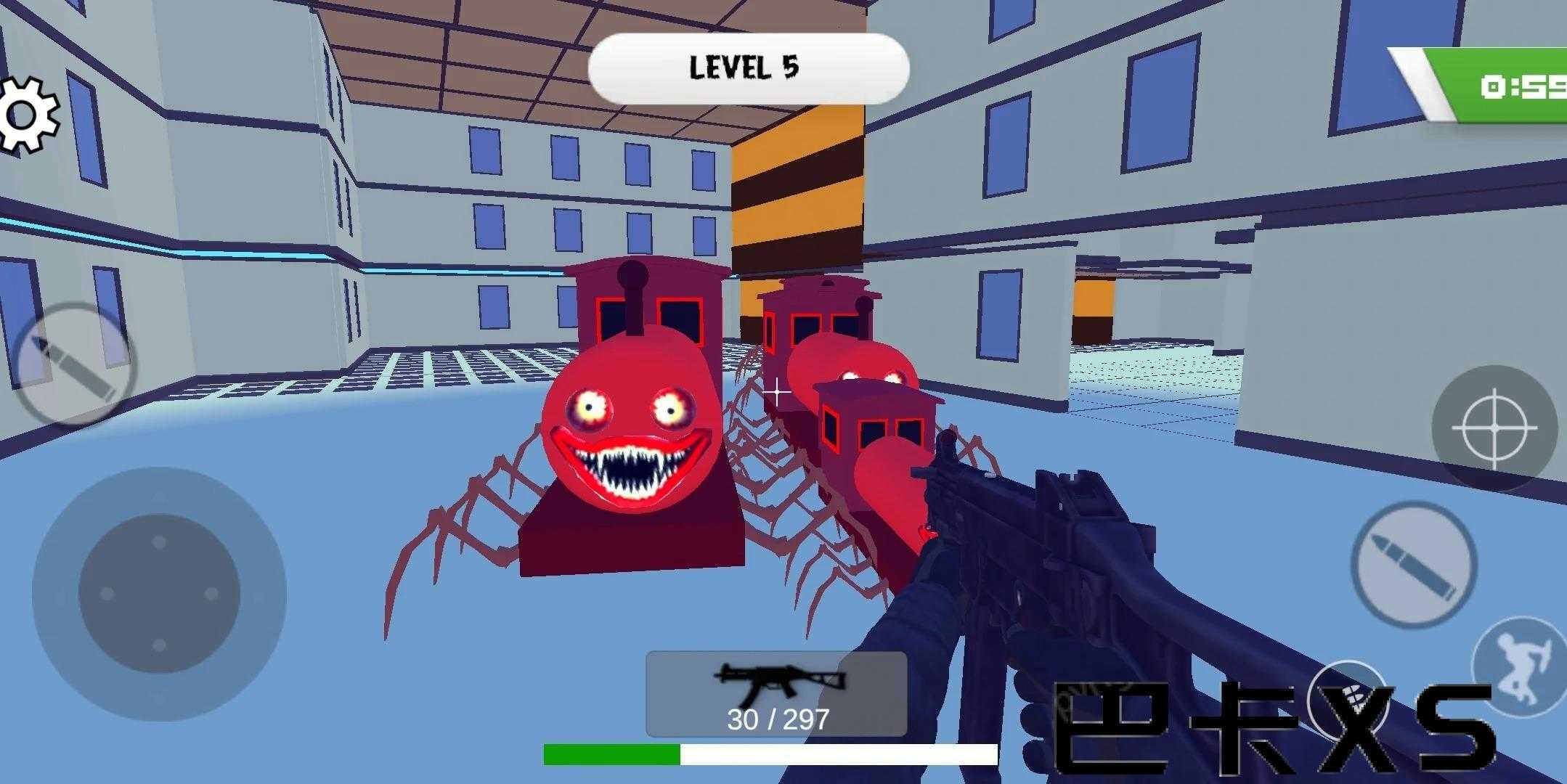Screen dimensions: 1567x784
Task: Tap the crosshair aim button
Action: [x=1494, y=428]
